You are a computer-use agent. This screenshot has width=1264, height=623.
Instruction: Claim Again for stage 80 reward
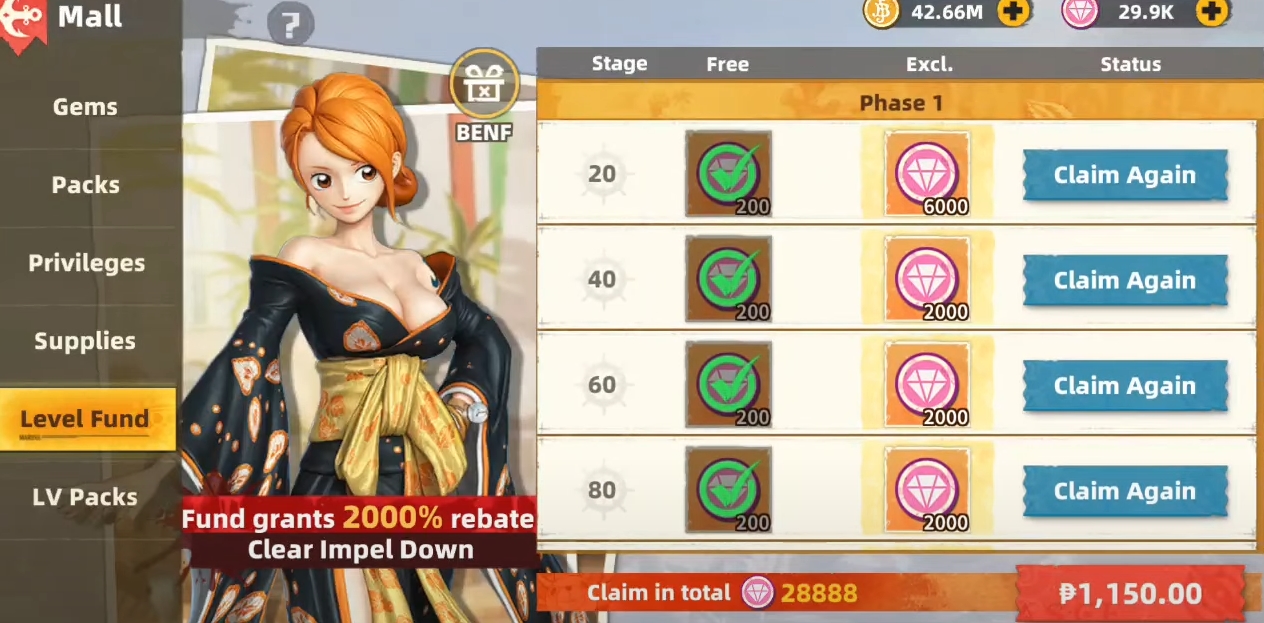pyautogui.click(x=1124, y=492)
